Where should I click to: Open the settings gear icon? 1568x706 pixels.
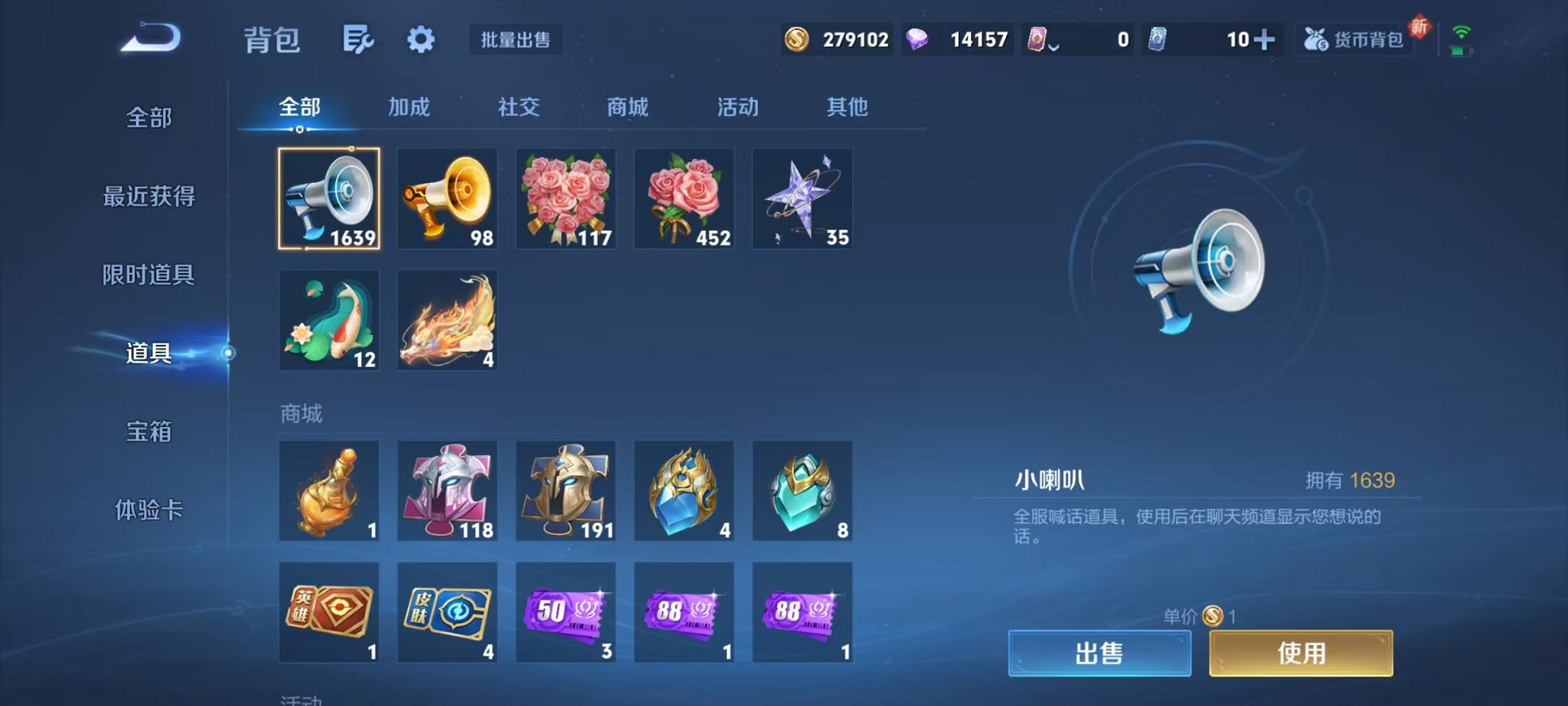coord(420,38)
